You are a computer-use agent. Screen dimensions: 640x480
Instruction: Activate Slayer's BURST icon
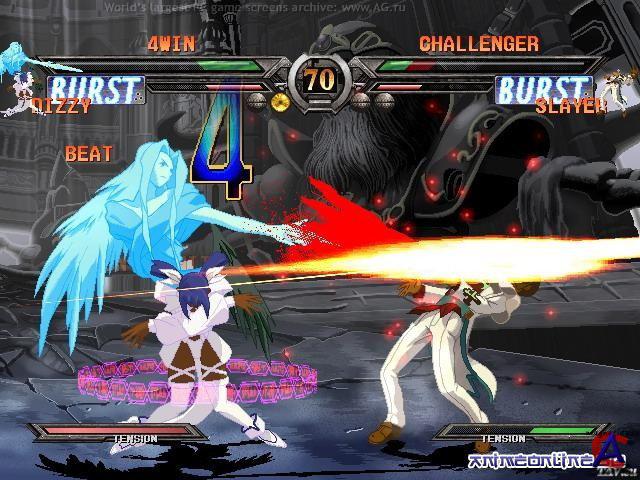543,88
